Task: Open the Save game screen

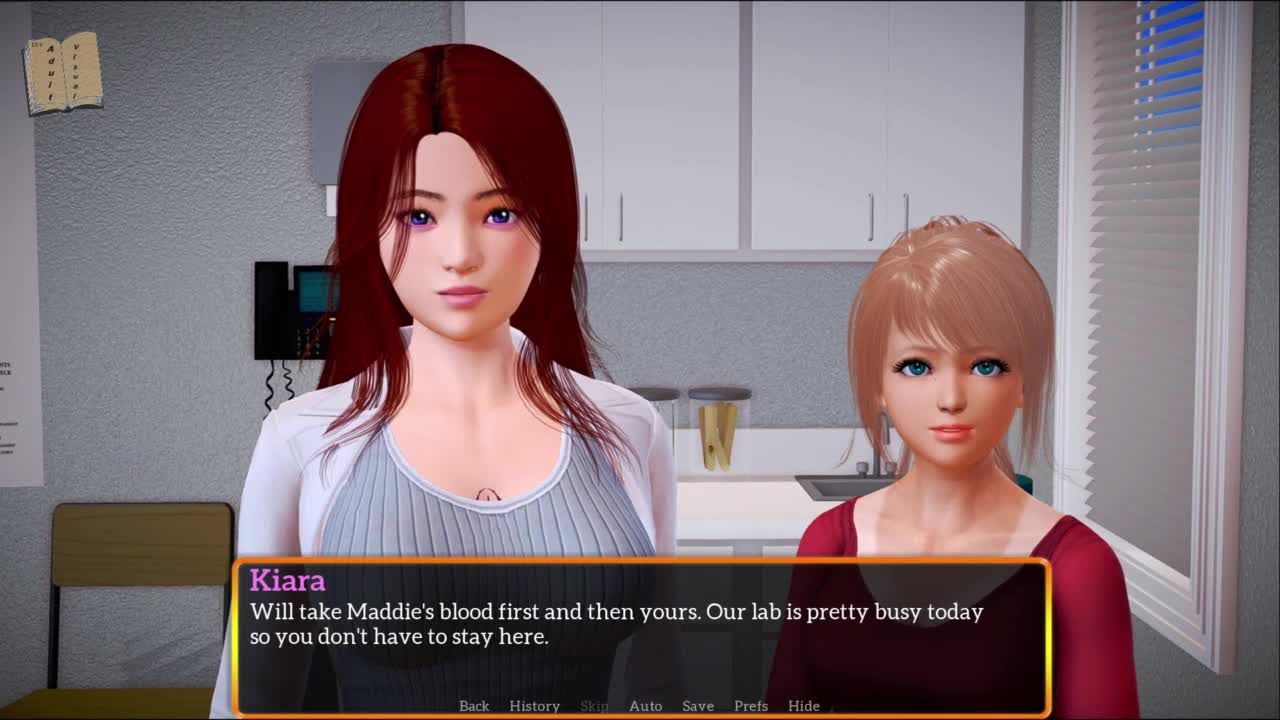Action: [x=698, y=706]
